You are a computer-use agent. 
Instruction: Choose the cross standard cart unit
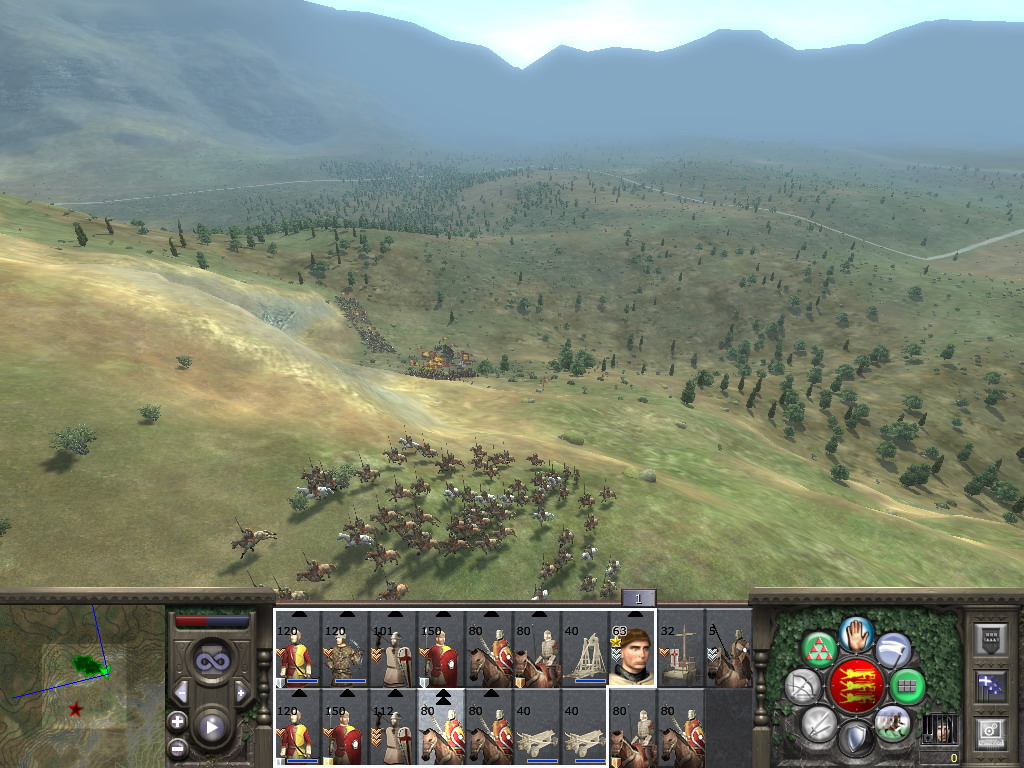coord(681,649)
